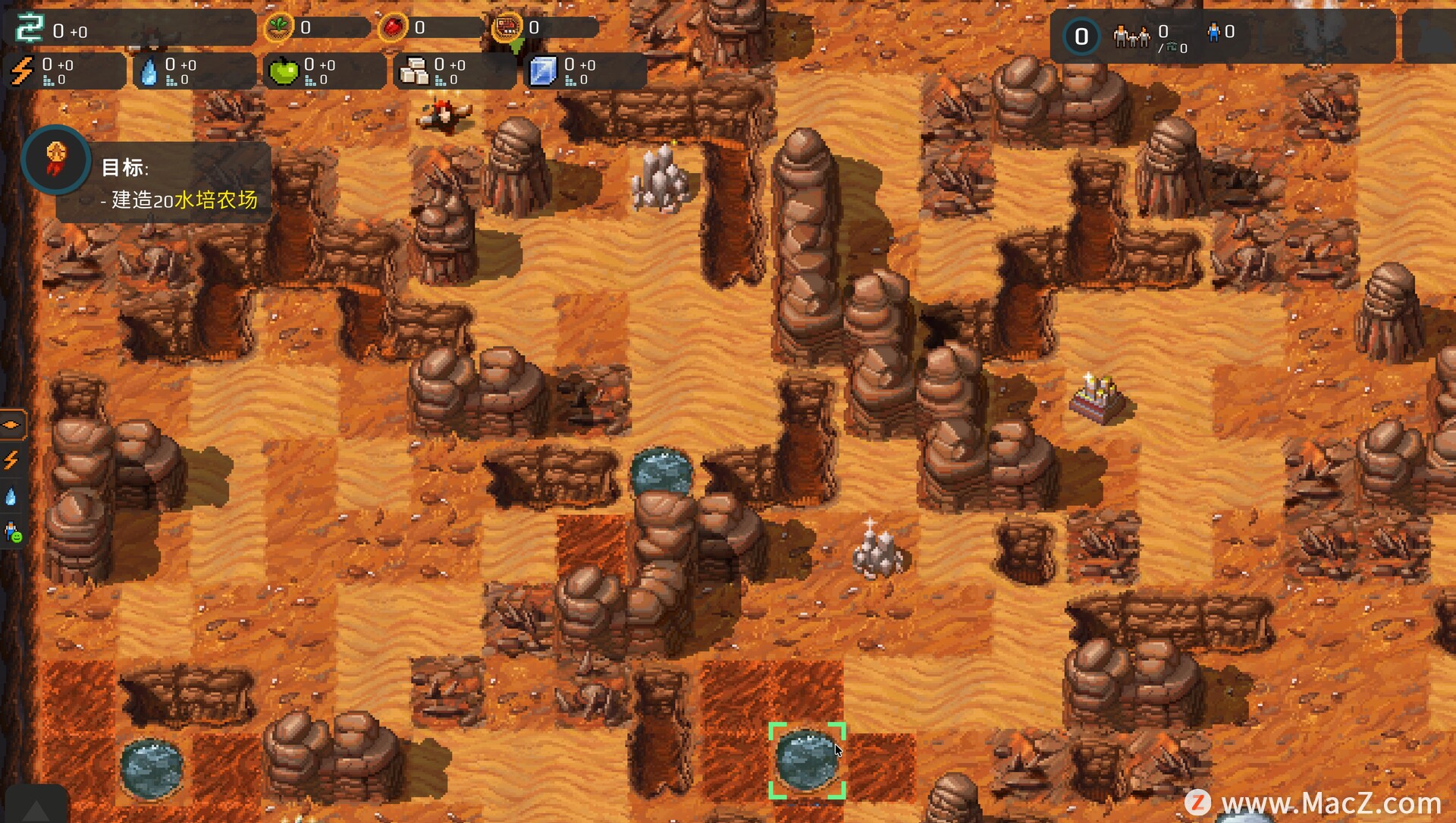Open the objective medal icon

[x=56, y=160]
